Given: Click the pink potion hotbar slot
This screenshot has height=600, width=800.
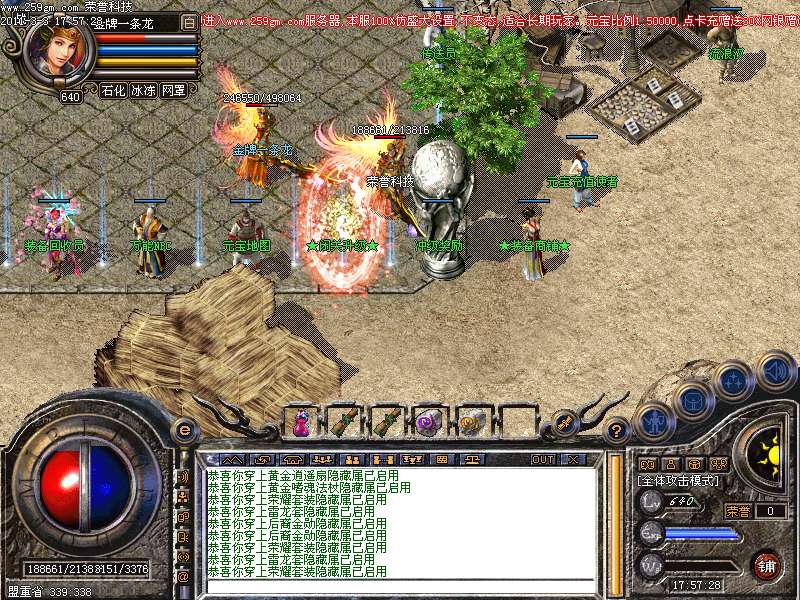Looking at the screenshot, I should click(x=300, y=421).
